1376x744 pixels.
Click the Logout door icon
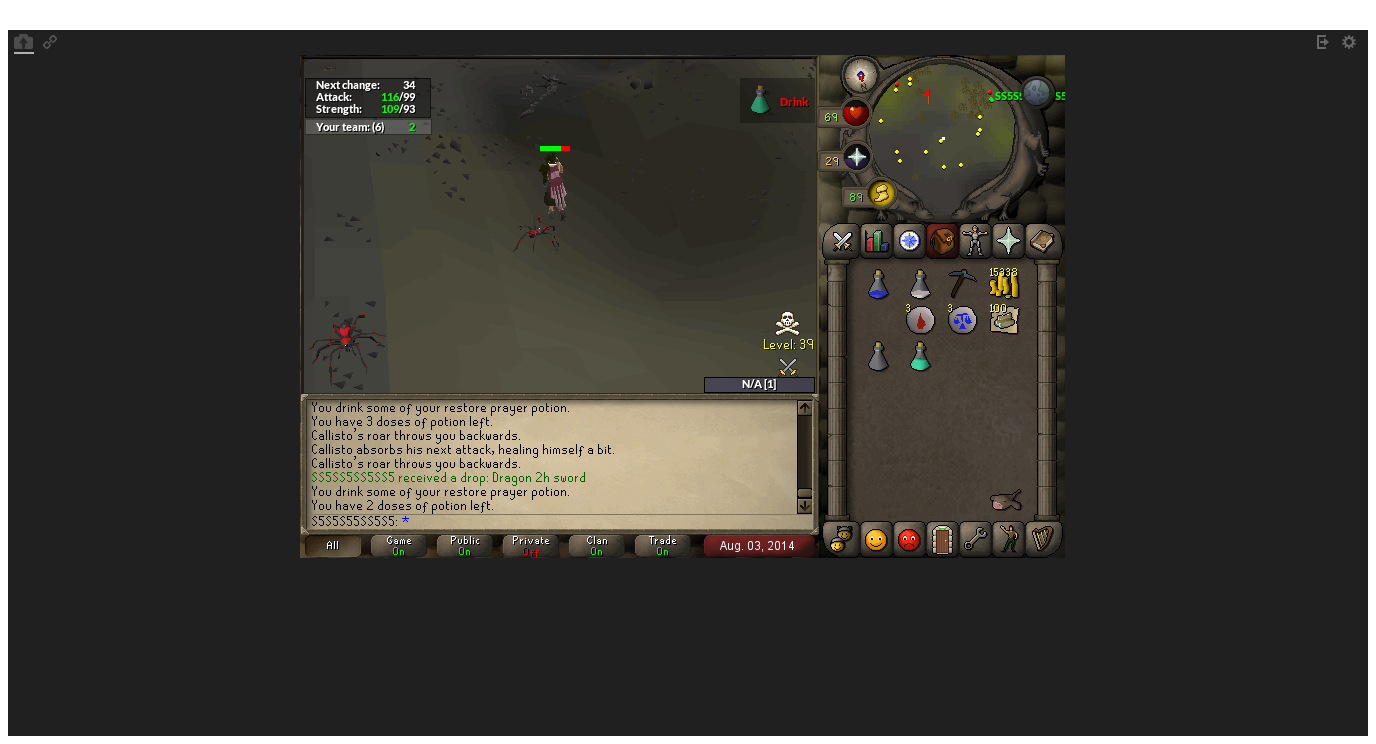(x=941, y=540)
